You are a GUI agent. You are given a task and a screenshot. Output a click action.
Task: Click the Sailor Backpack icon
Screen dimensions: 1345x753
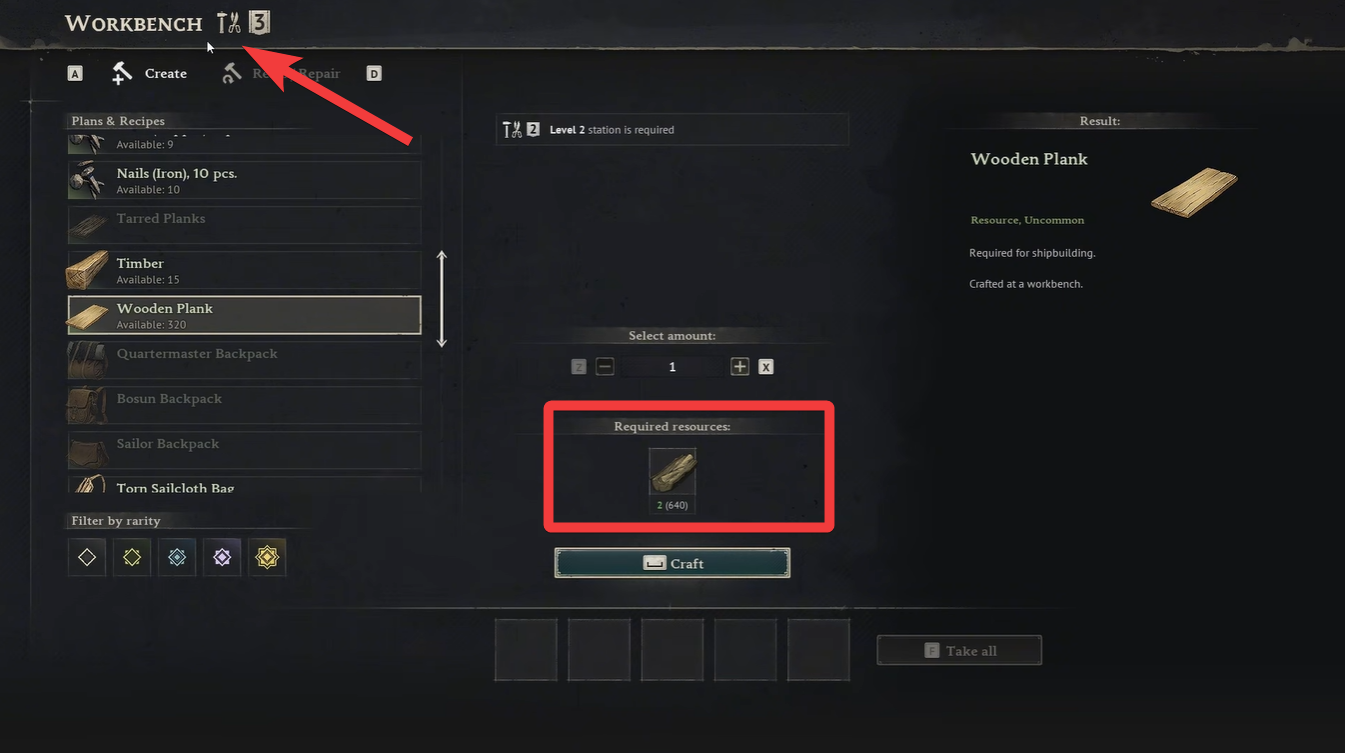coord(88,450)
